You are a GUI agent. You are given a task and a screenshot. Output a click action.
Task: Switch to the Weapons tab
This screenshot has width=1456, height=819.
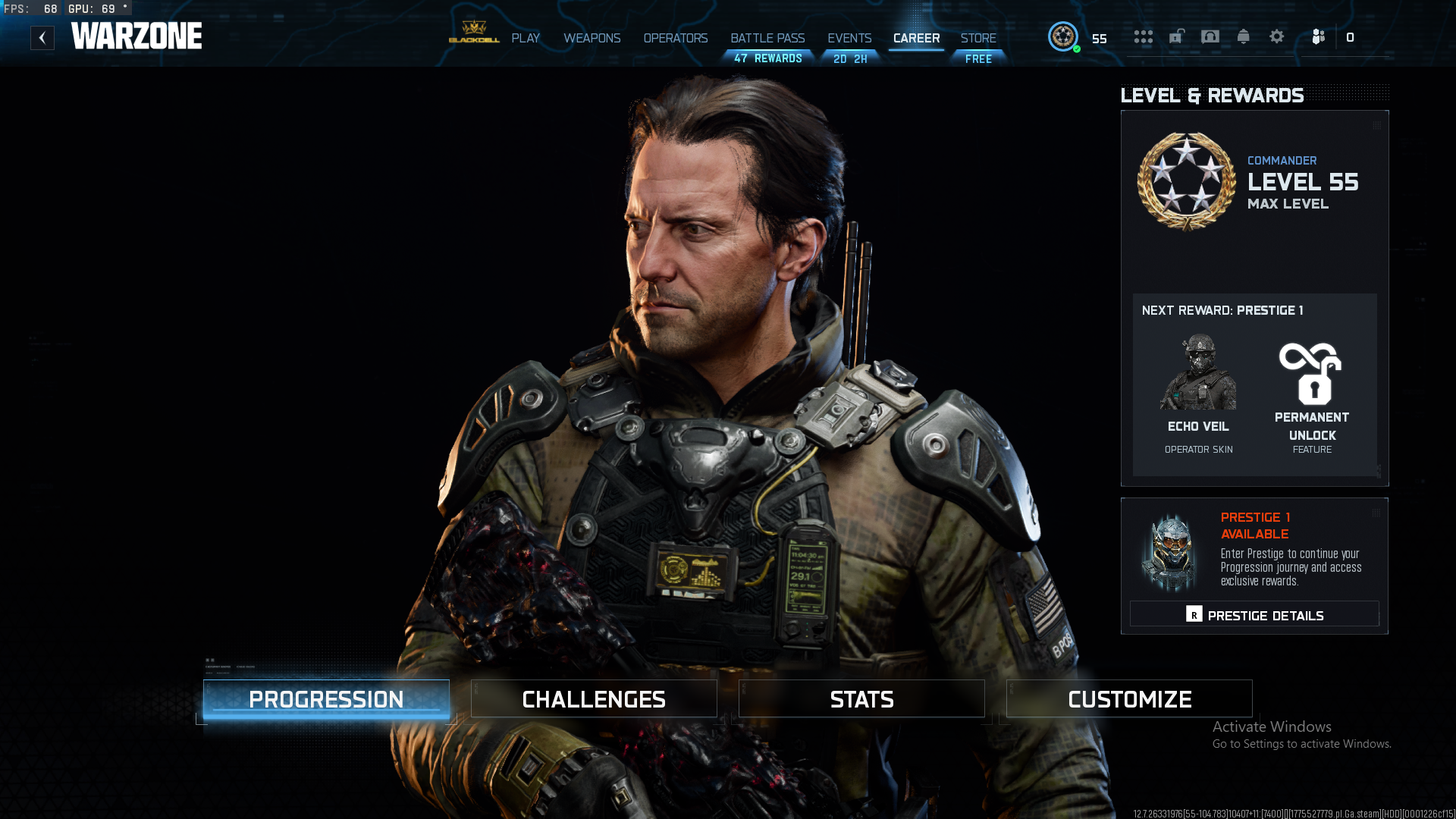591,39
